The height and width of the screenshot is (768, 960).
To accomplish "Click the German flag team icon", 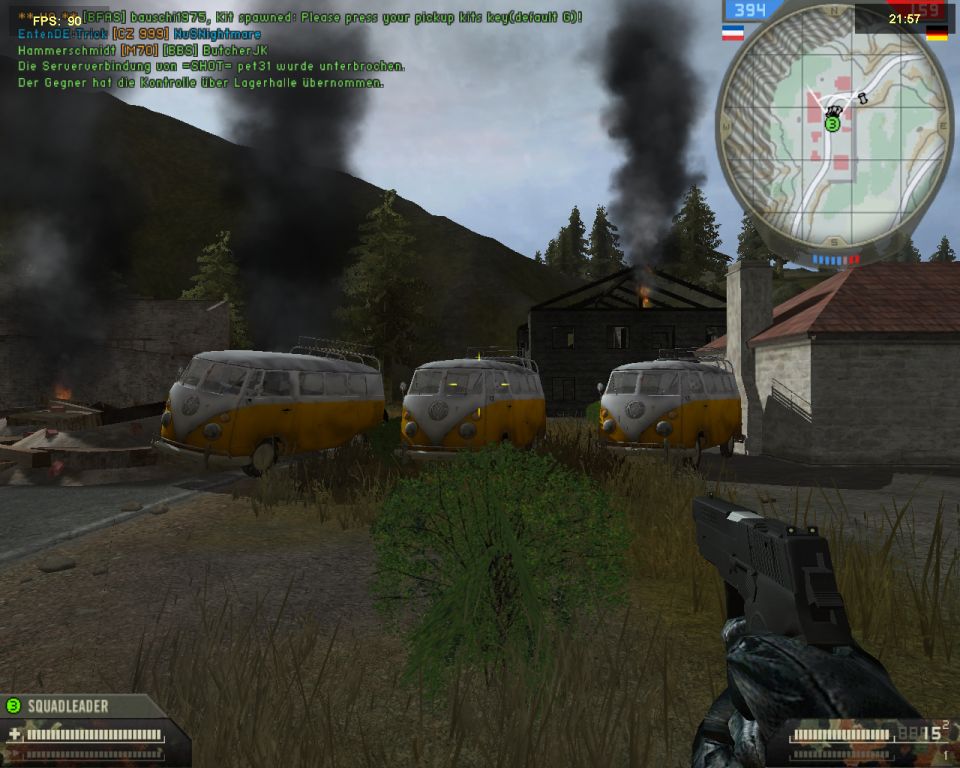I will [x=937, y=33].
